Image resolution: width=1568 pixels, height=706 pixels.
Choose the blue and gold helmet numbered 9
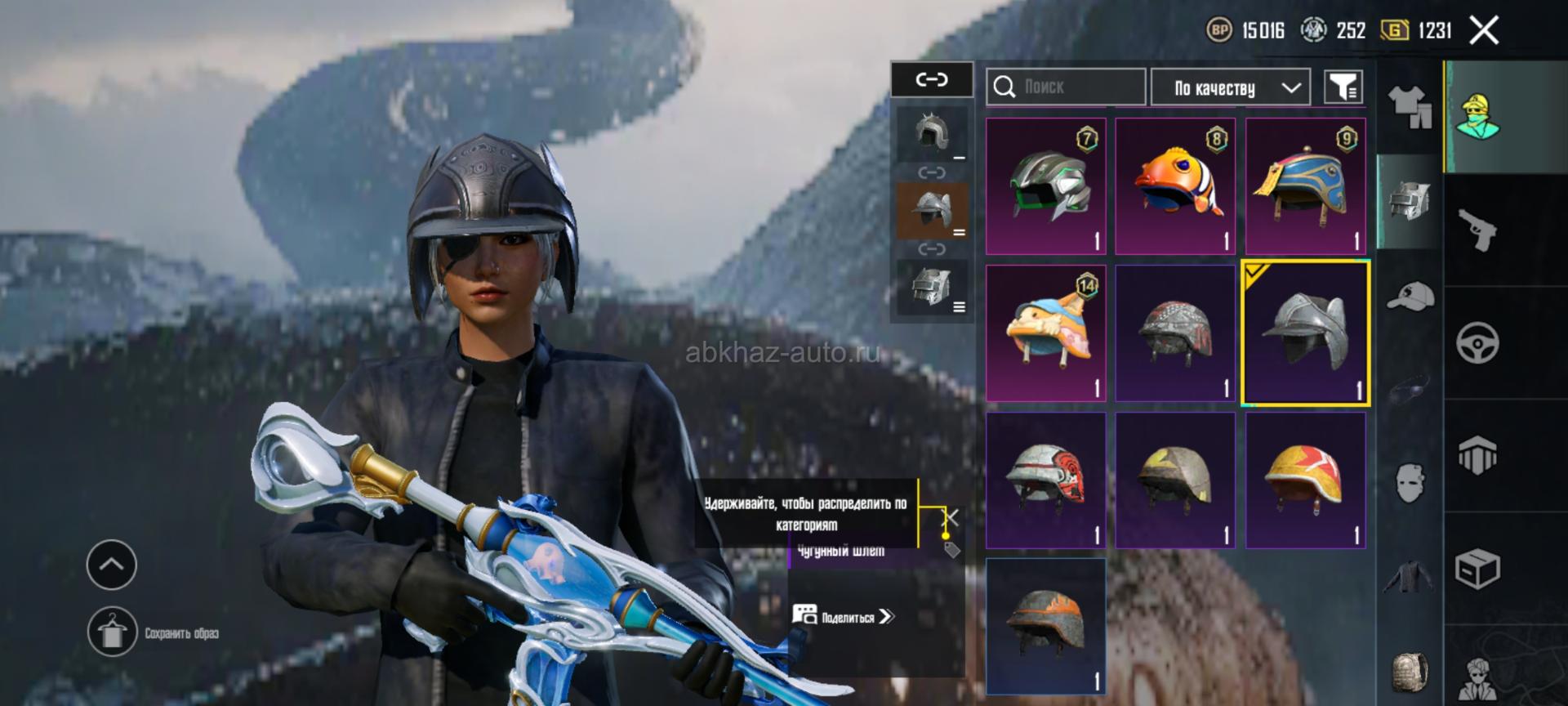[1305, 186]
